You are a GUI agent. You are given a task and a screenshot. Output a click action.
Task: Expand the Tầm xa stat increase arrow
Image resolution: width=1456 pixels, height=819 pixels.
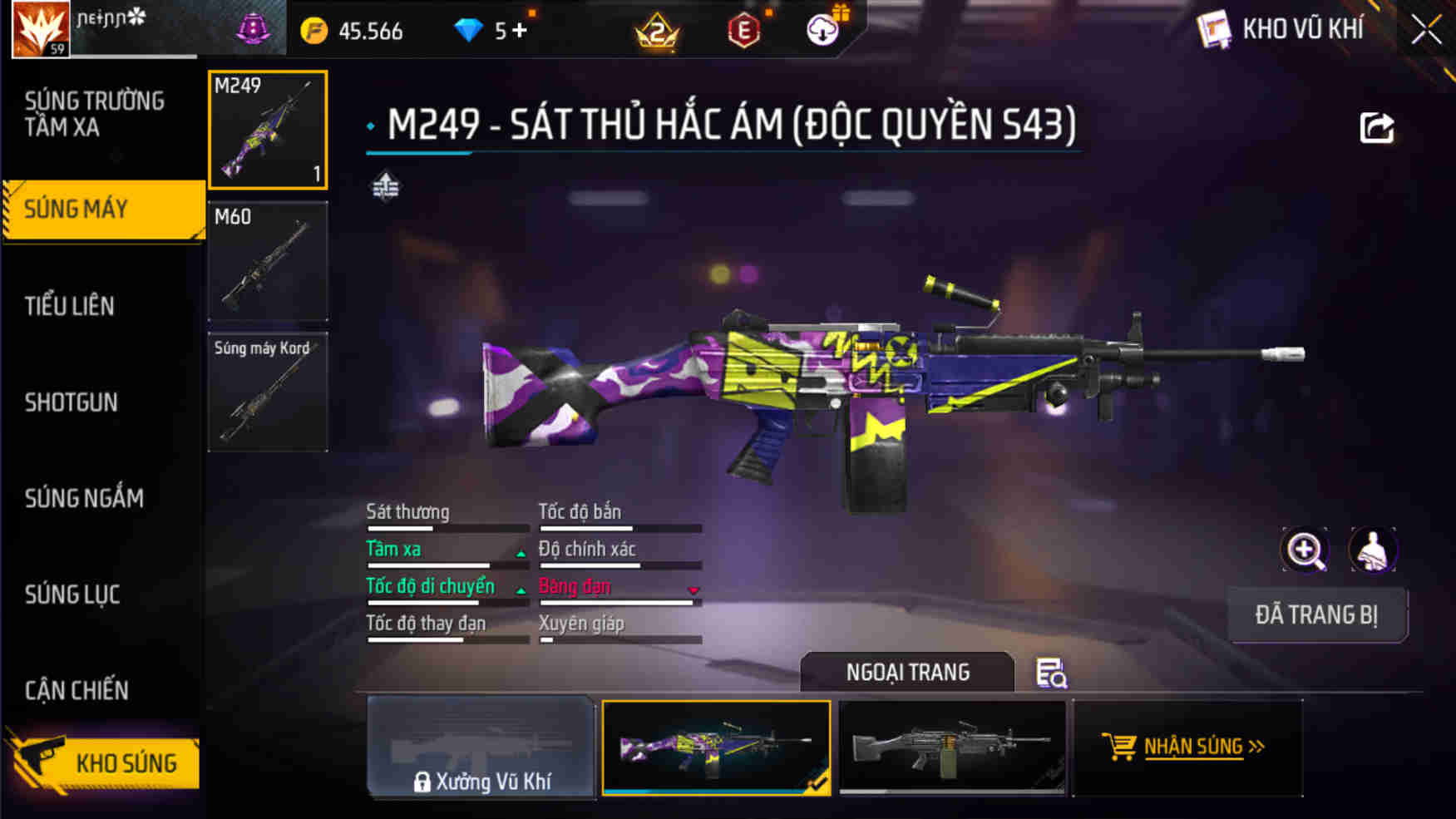click(x=518, y=551)
